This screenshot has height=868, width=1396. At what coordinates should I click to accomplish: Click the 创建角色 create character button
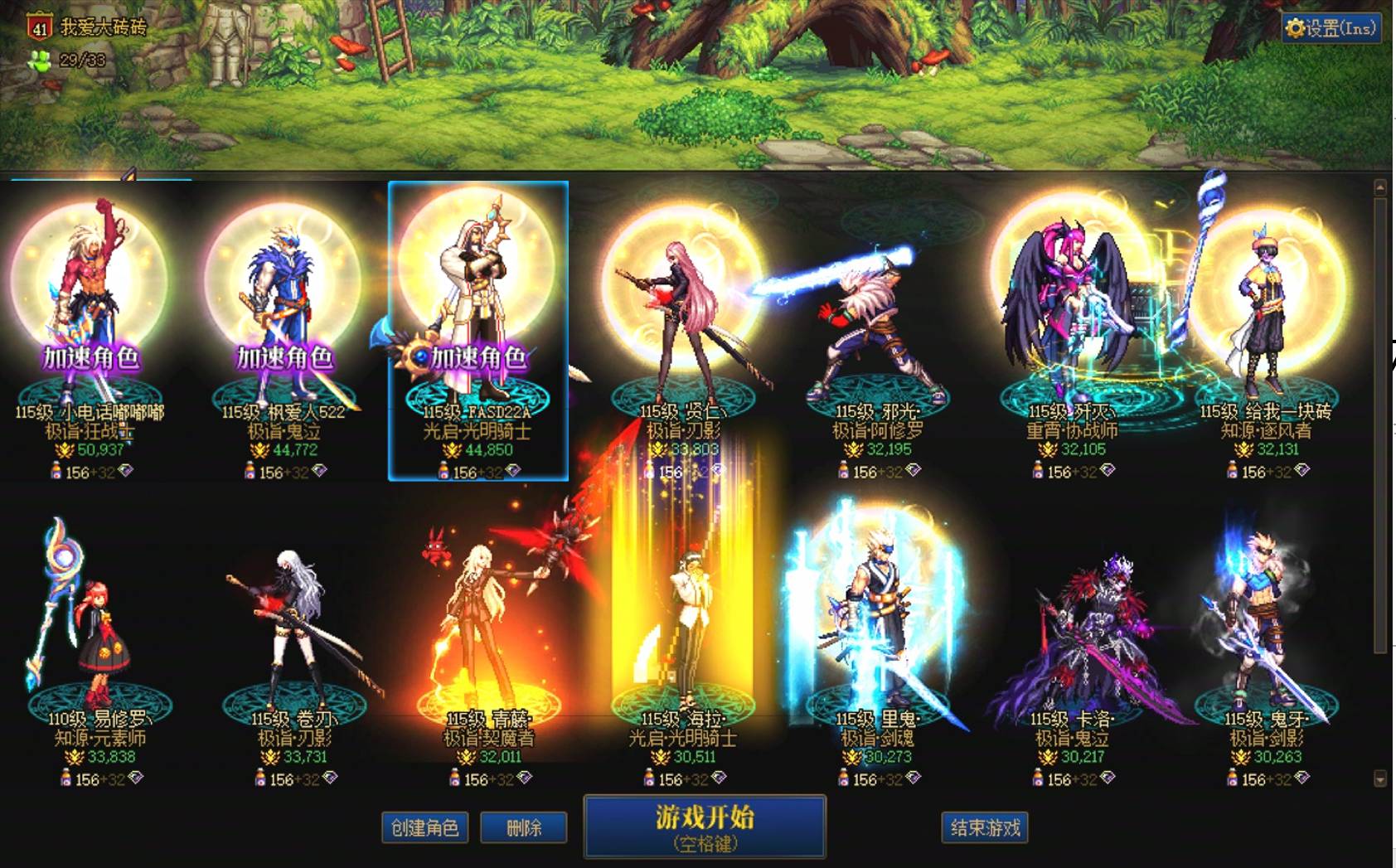tap(424, 828)
